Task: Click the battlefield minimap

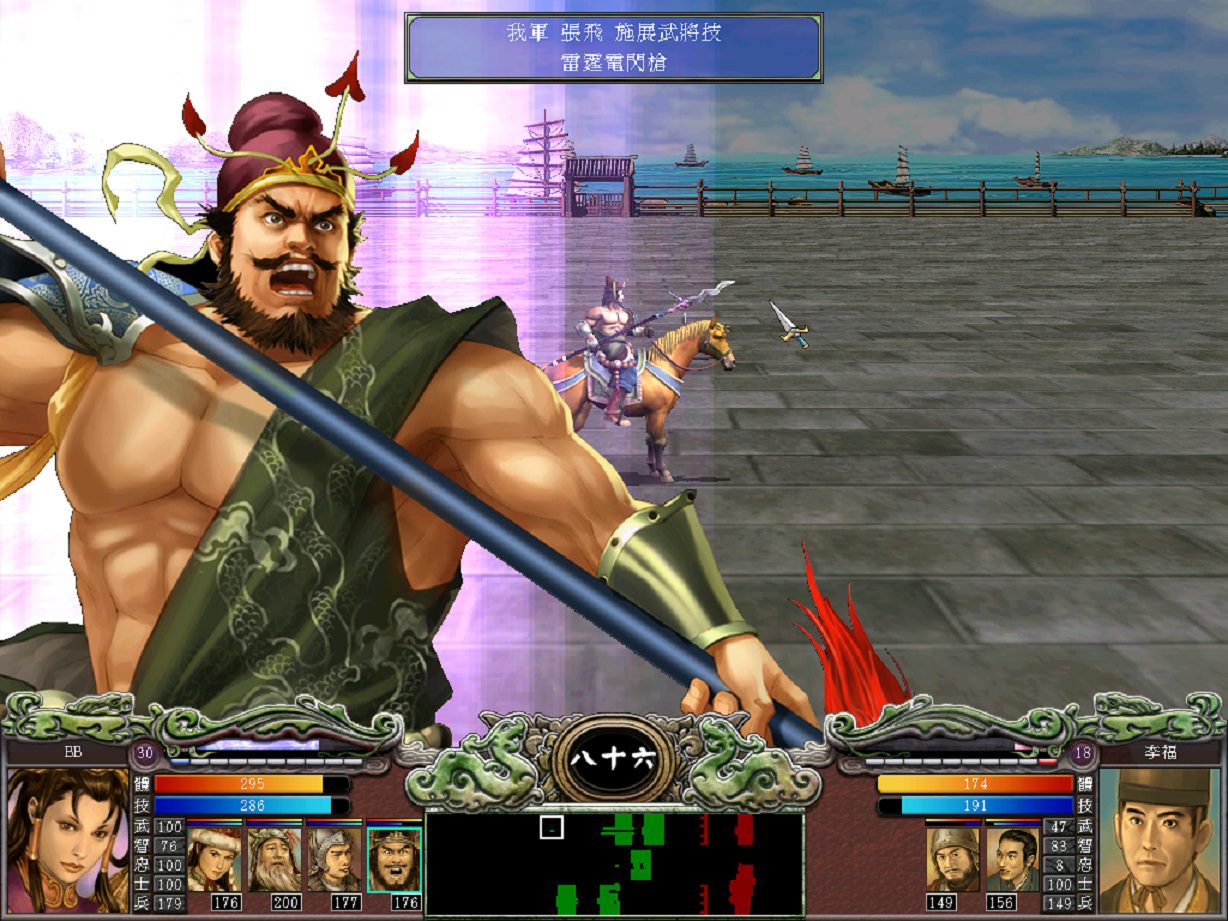Action: pyautogui.click(x=614, y=864)
